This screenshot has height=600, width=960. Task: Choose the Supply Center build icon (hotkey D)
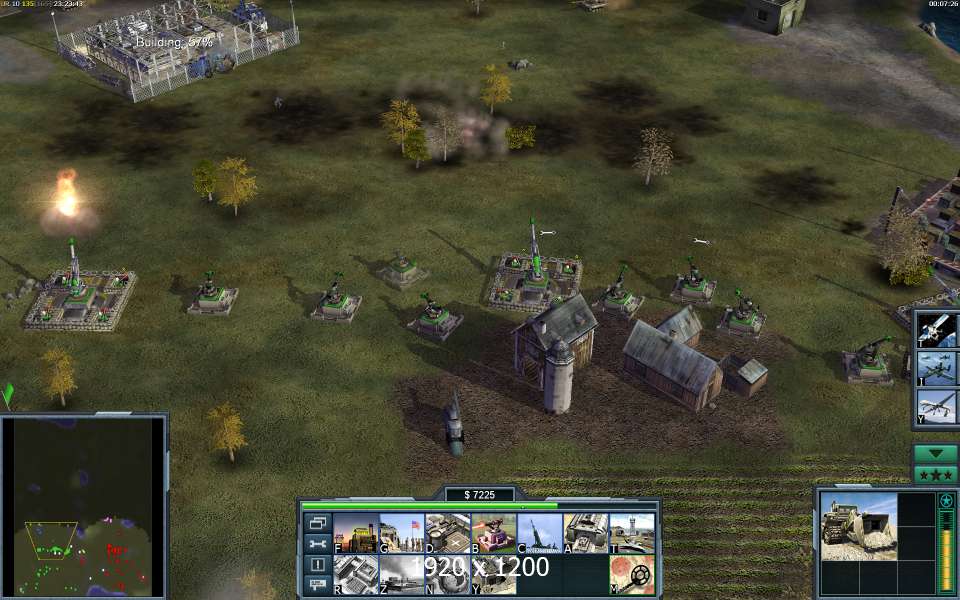click(447, 533)
